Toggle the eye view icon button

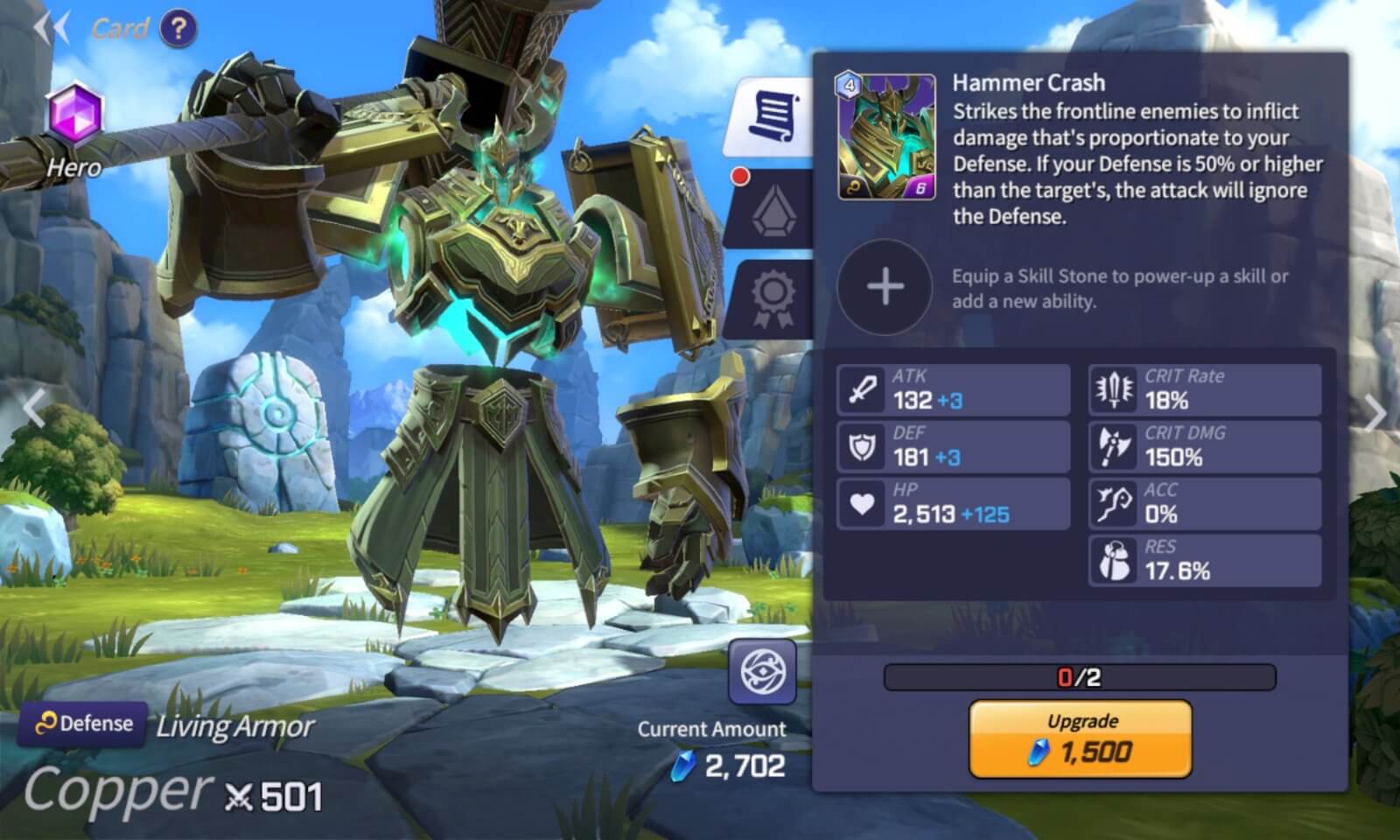[762, 671]
